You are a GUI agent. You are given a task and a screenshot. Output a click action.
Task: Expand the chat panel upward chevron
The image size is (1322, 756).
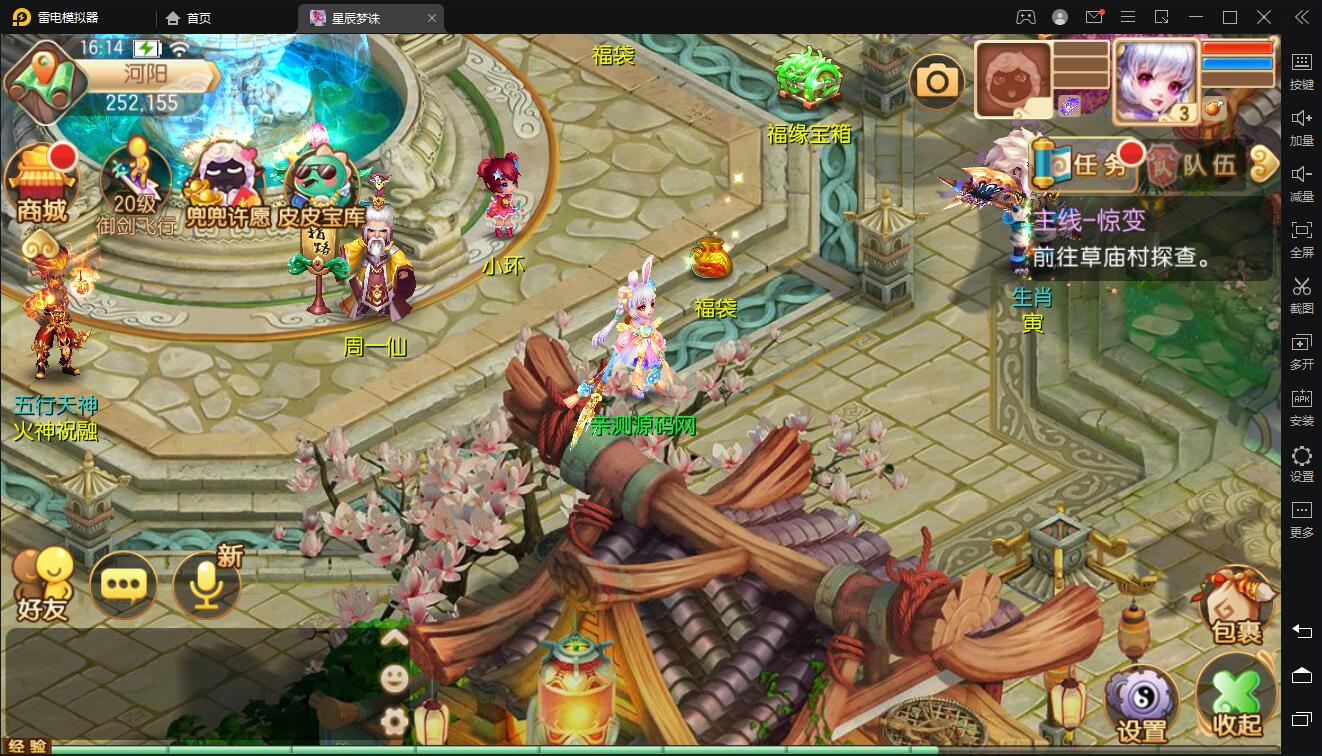click(x=393, y=635)
